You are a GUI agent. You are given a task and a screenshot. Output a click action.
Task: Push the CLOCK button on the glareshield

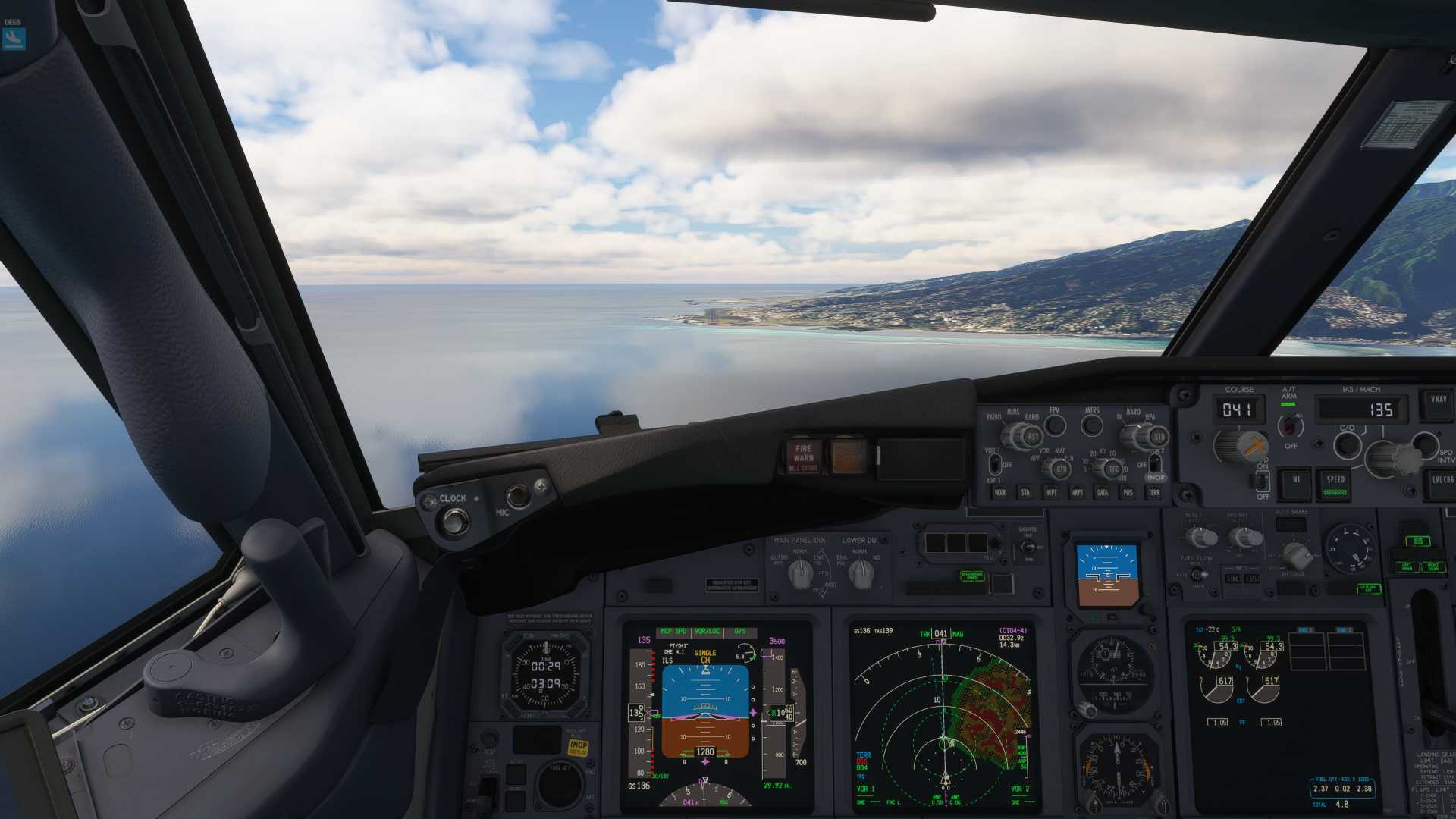[x=455, y=522]
